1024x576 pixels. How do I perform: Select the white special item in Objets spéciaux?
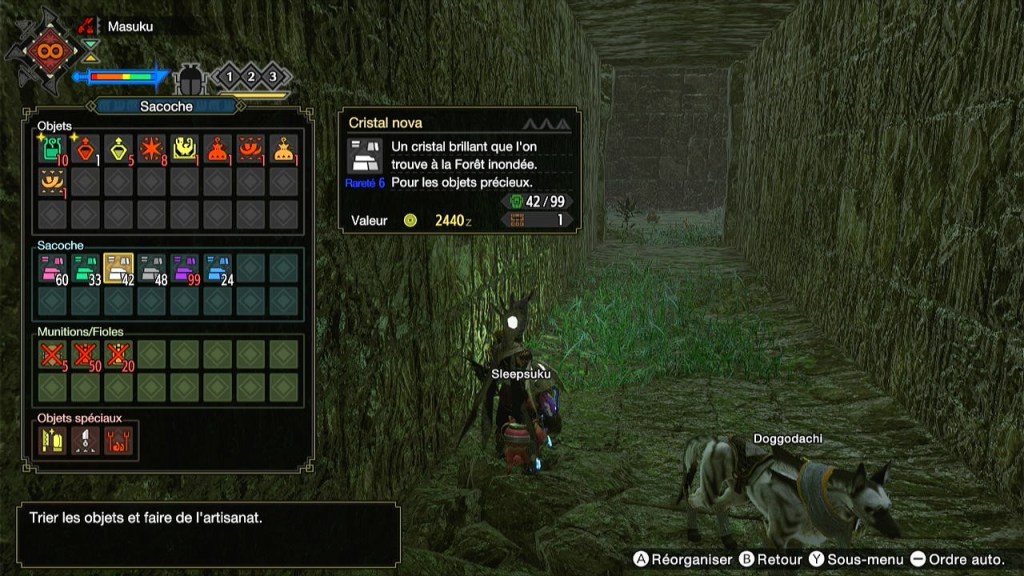86,440
